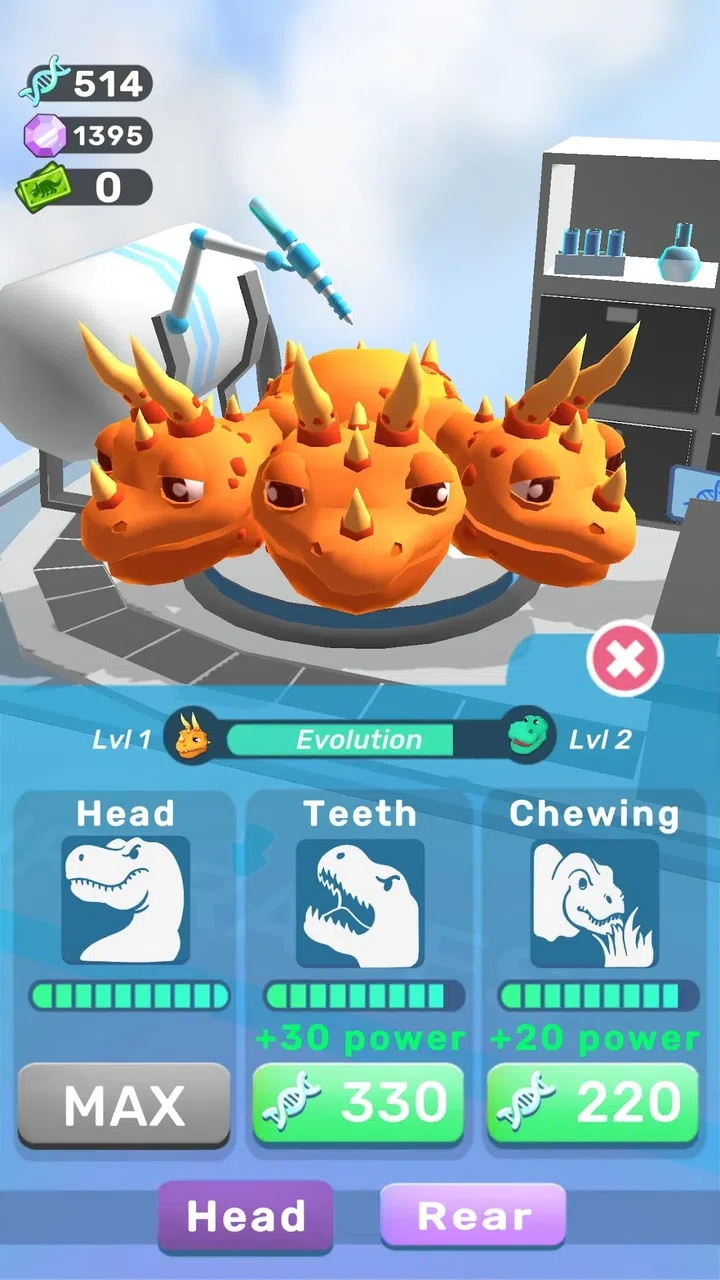Buy the Teeth upgrade for 330
This screenshot has height=1280, width=720.
tap(358, 1103)
